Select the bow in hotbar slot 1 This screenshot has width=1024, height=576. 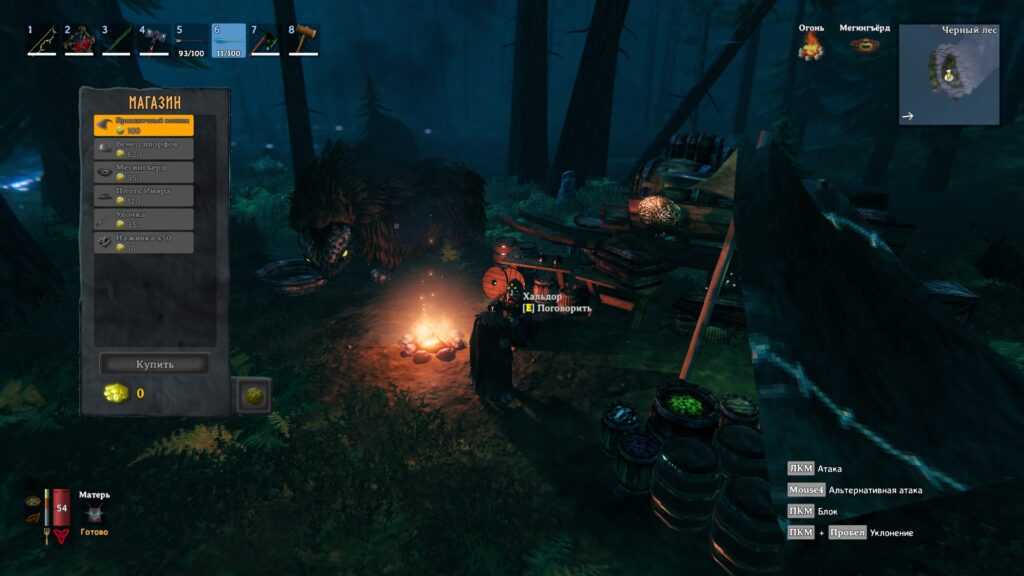(42, 40)
